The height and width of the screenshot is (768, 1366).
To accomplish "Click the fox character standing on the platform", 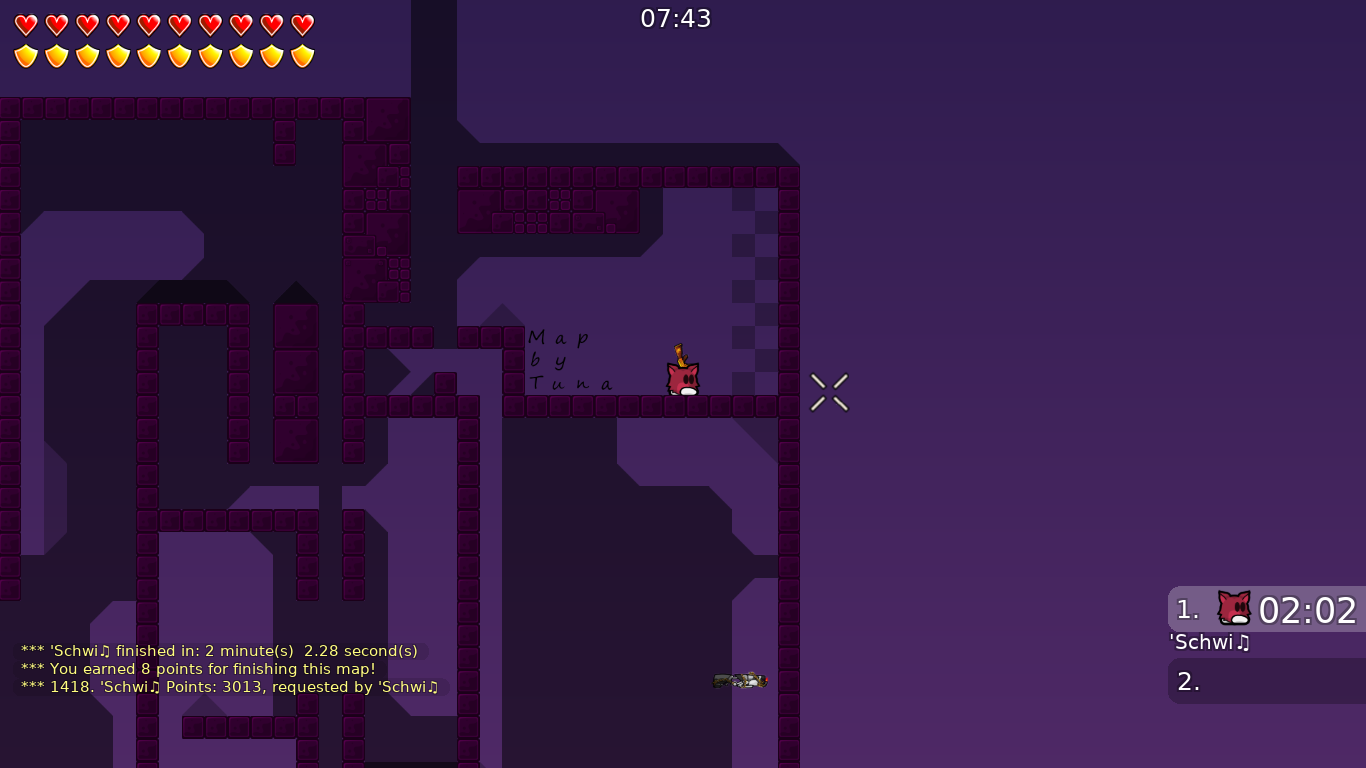I will point(682,378).
